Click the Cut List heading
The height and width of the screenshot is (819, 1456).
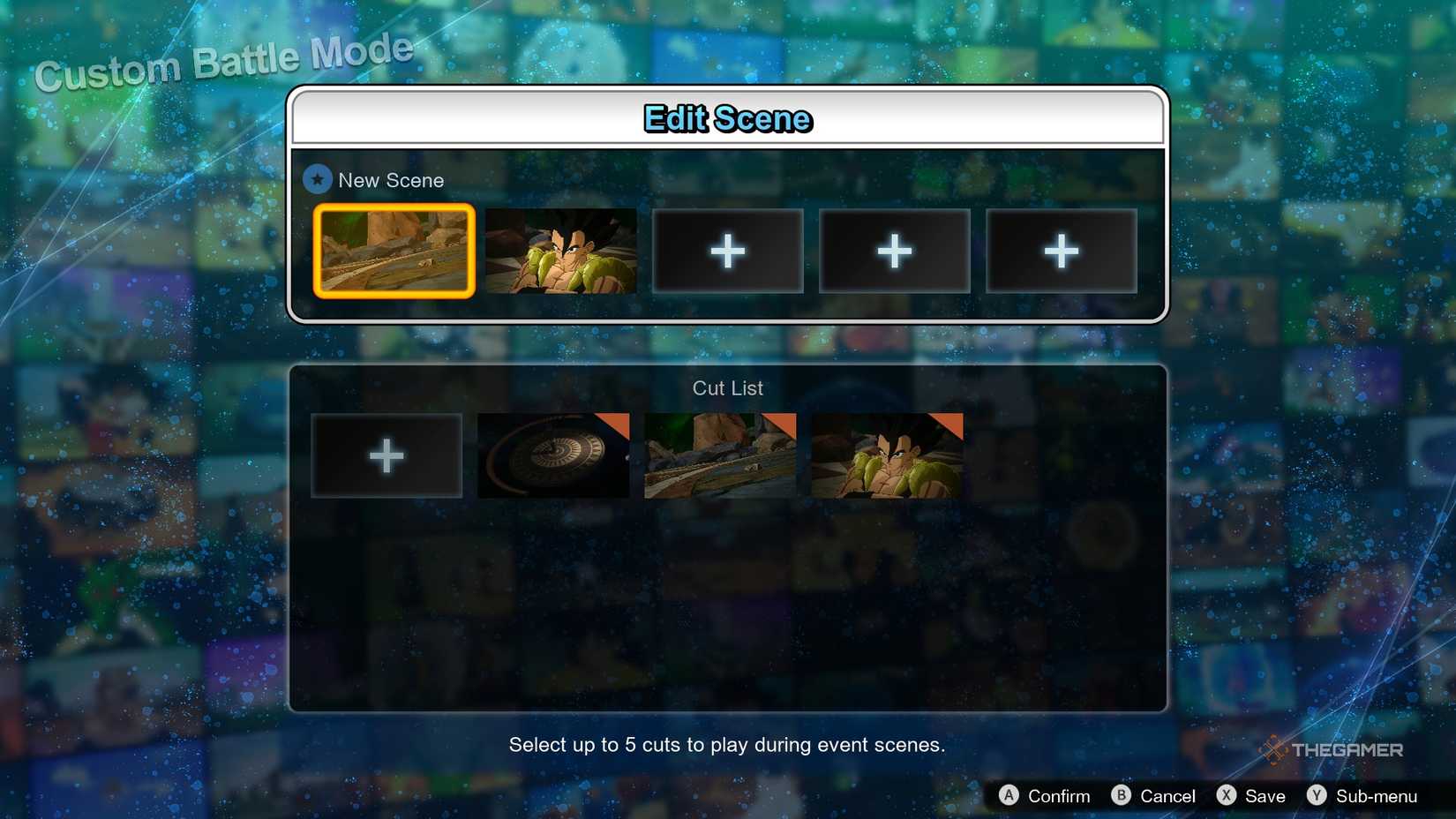pyautogui.click(x=727, y=388)
